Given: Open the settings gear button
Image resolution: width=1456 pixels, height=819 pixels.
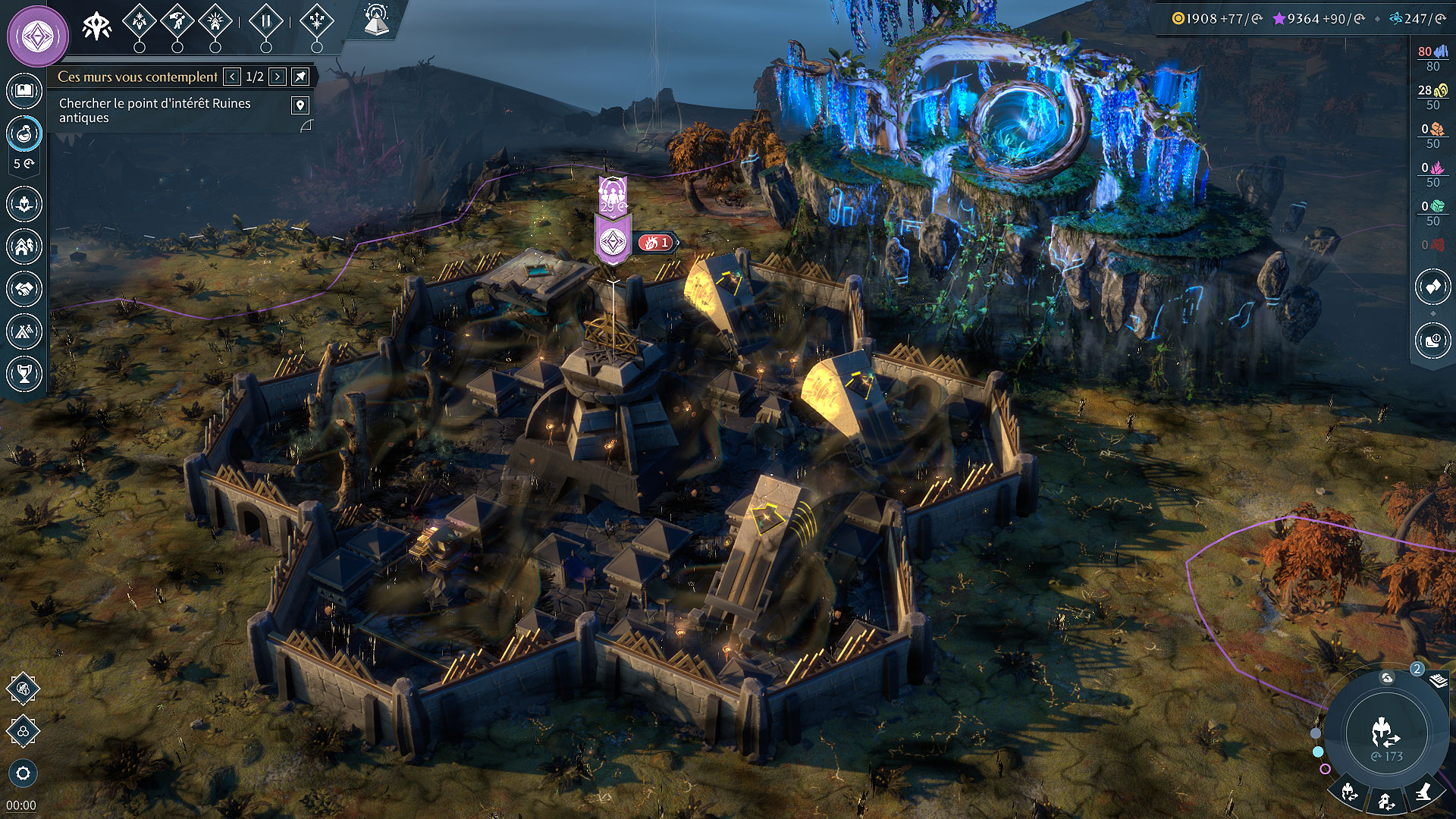Looking at the screenshot, I should 23,773.
